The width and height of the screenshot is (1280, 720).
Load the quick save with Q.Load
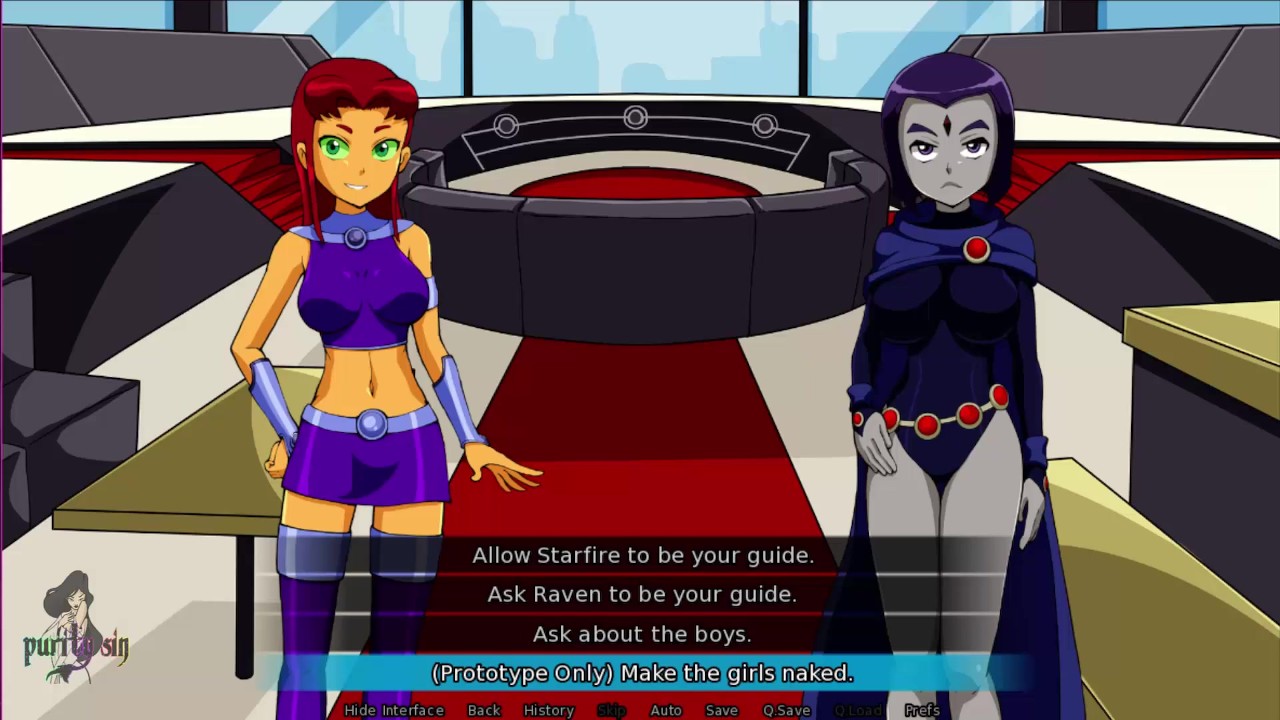[858, 710]
